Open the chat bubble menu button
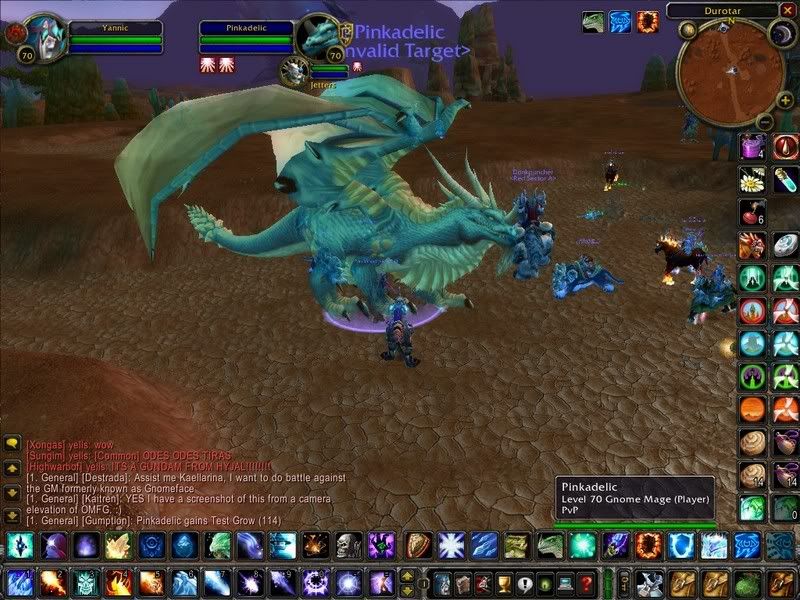800x600 pixels. pyautogui.click(x=12, y=442)
